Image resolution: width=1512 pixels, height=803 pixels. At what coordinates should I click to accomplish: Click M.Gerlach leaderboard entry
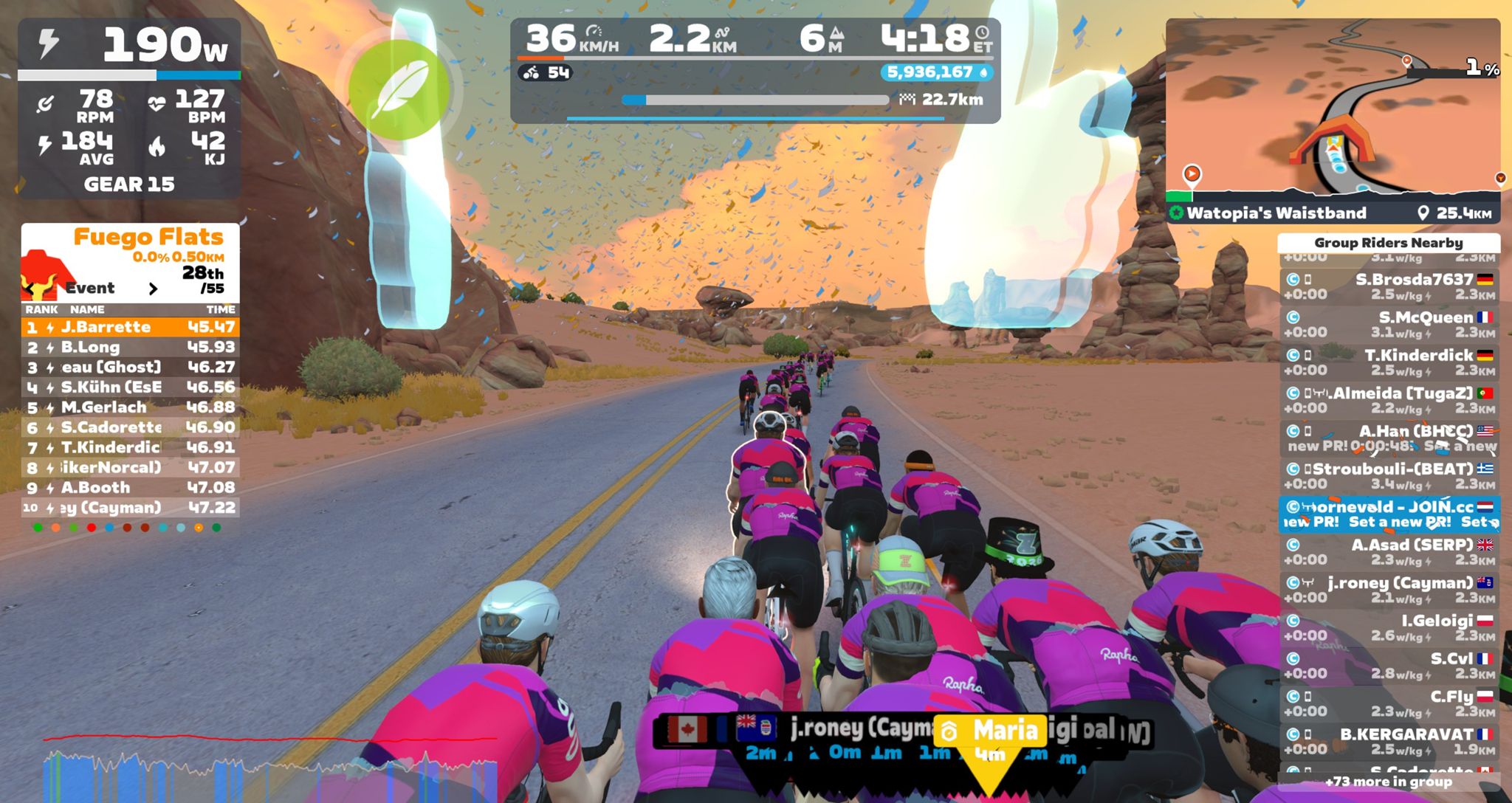(130, 407)
